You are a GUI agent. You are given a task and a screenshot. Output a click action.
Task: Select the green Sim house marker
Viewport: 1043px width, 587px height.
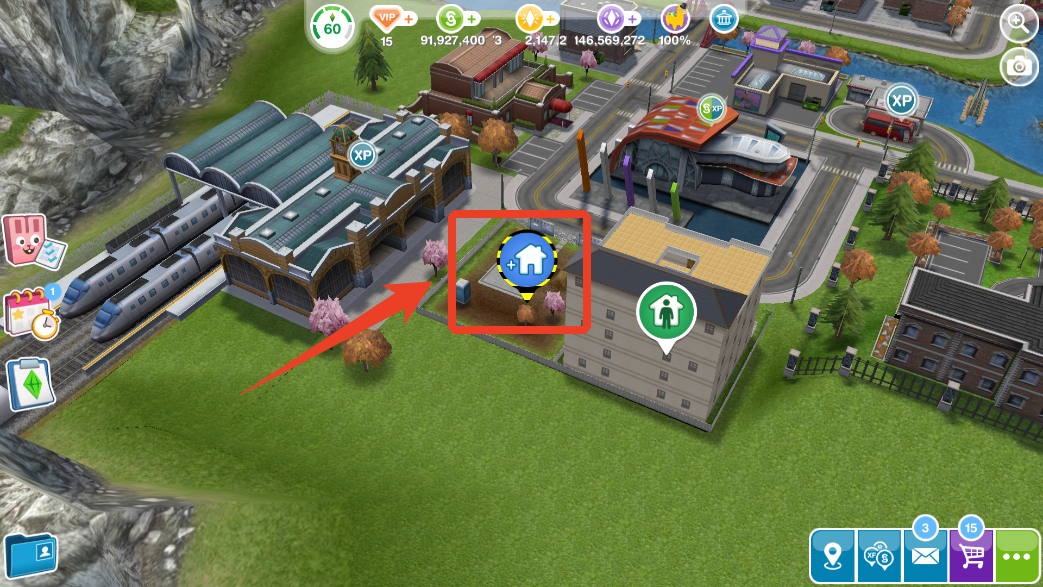665,314
